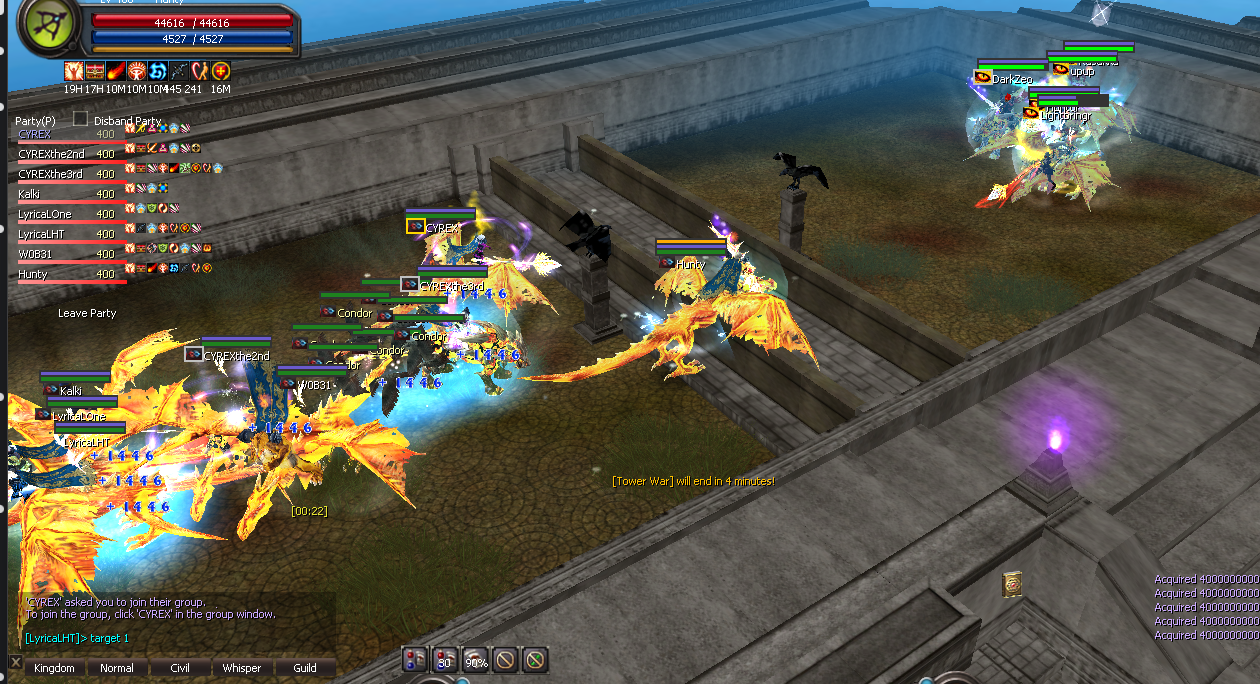Toggle the checkbox beside Party(P)

[80, 119]
